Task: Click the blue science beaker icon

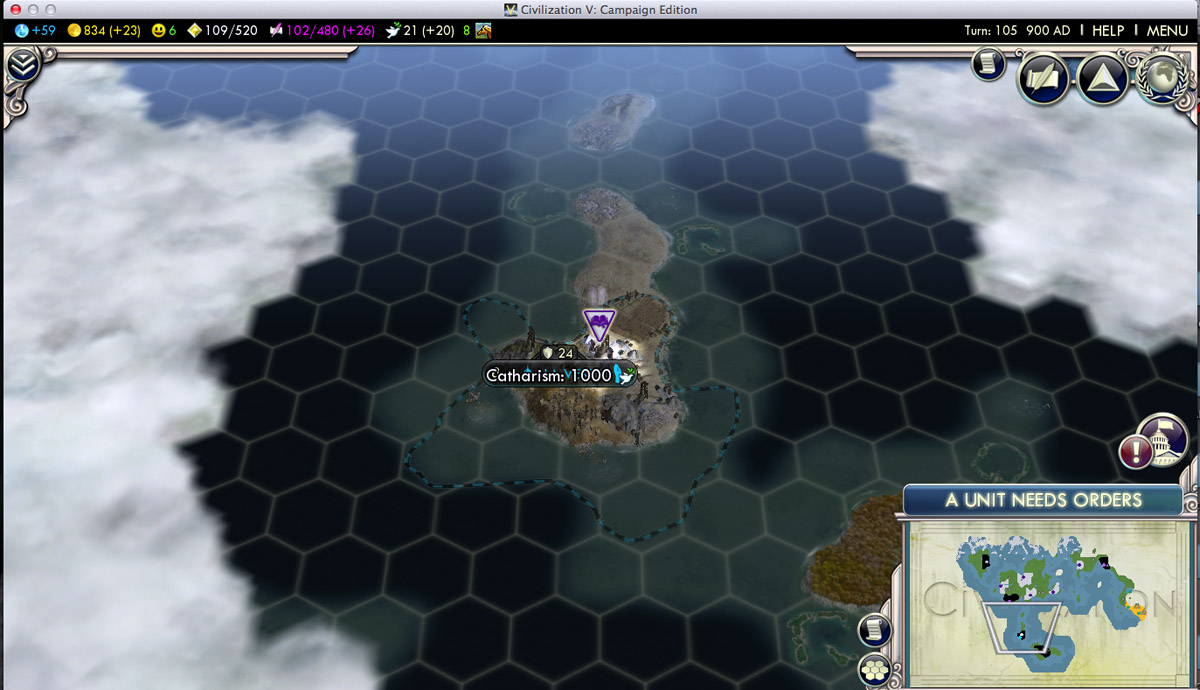Action: [22, 30]
